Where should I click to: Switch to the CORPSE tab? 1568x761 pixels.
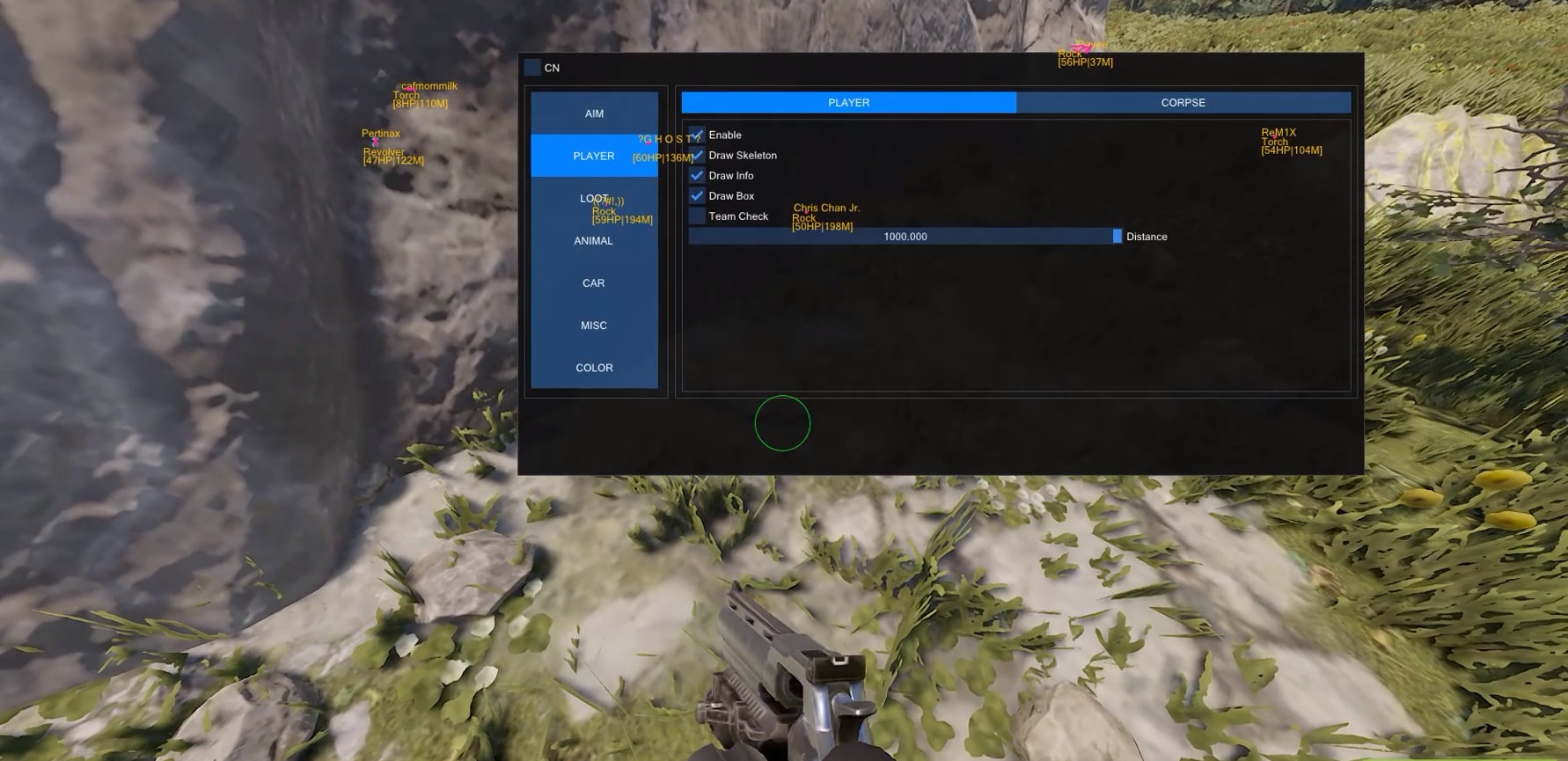click(1183, 102)
